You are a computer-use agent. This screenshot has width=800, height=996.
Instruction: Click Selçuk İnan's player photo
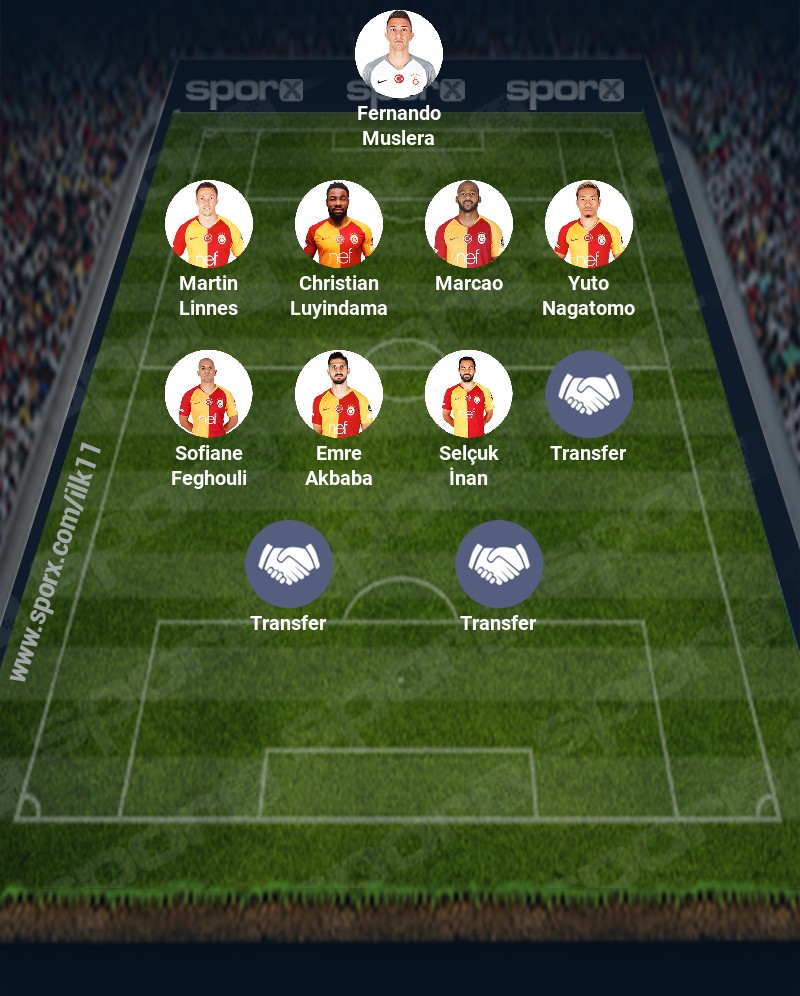[x=469, y=394]
